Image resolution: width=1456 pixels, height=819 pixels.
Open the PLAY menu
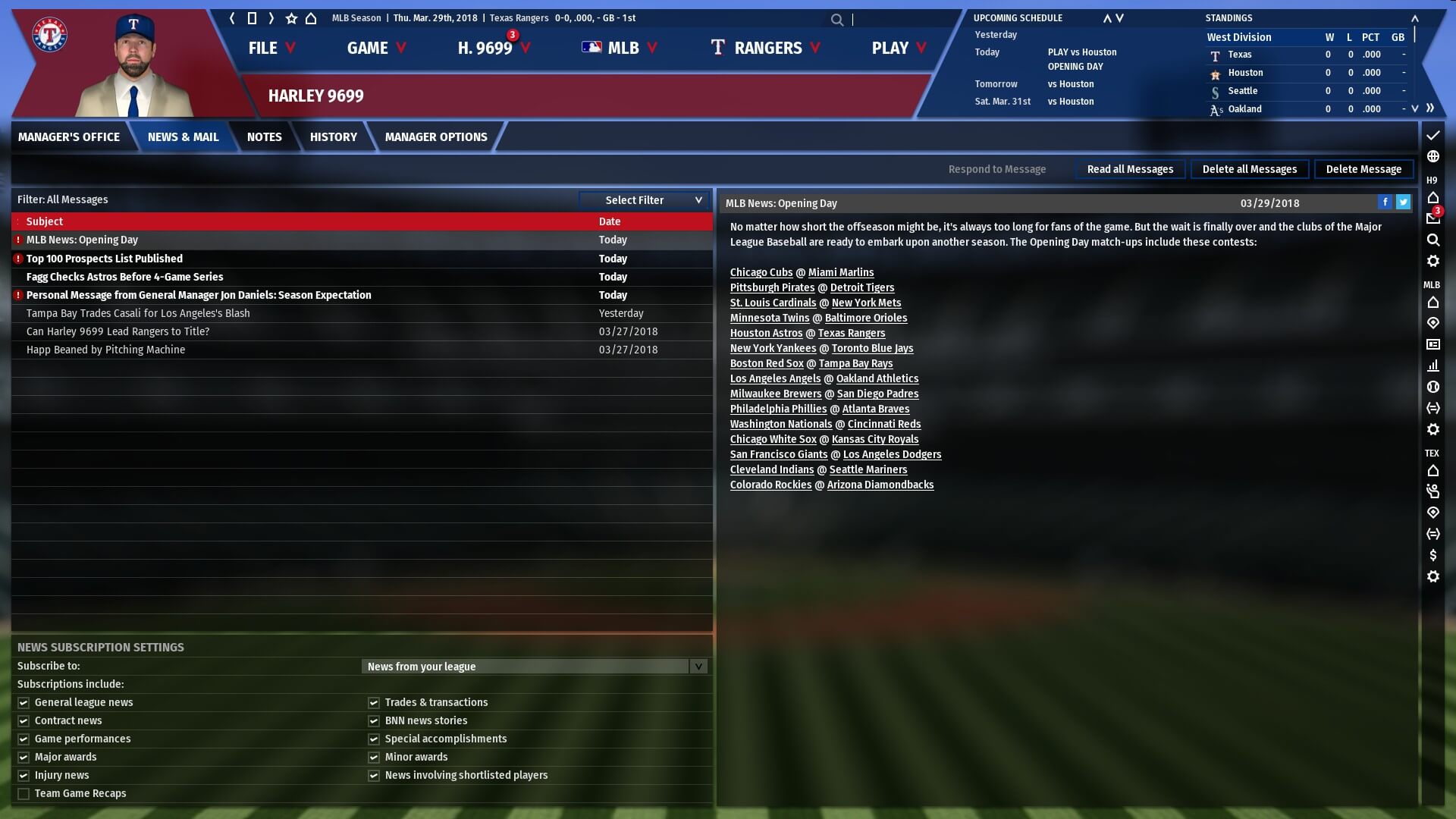(899, 48)
